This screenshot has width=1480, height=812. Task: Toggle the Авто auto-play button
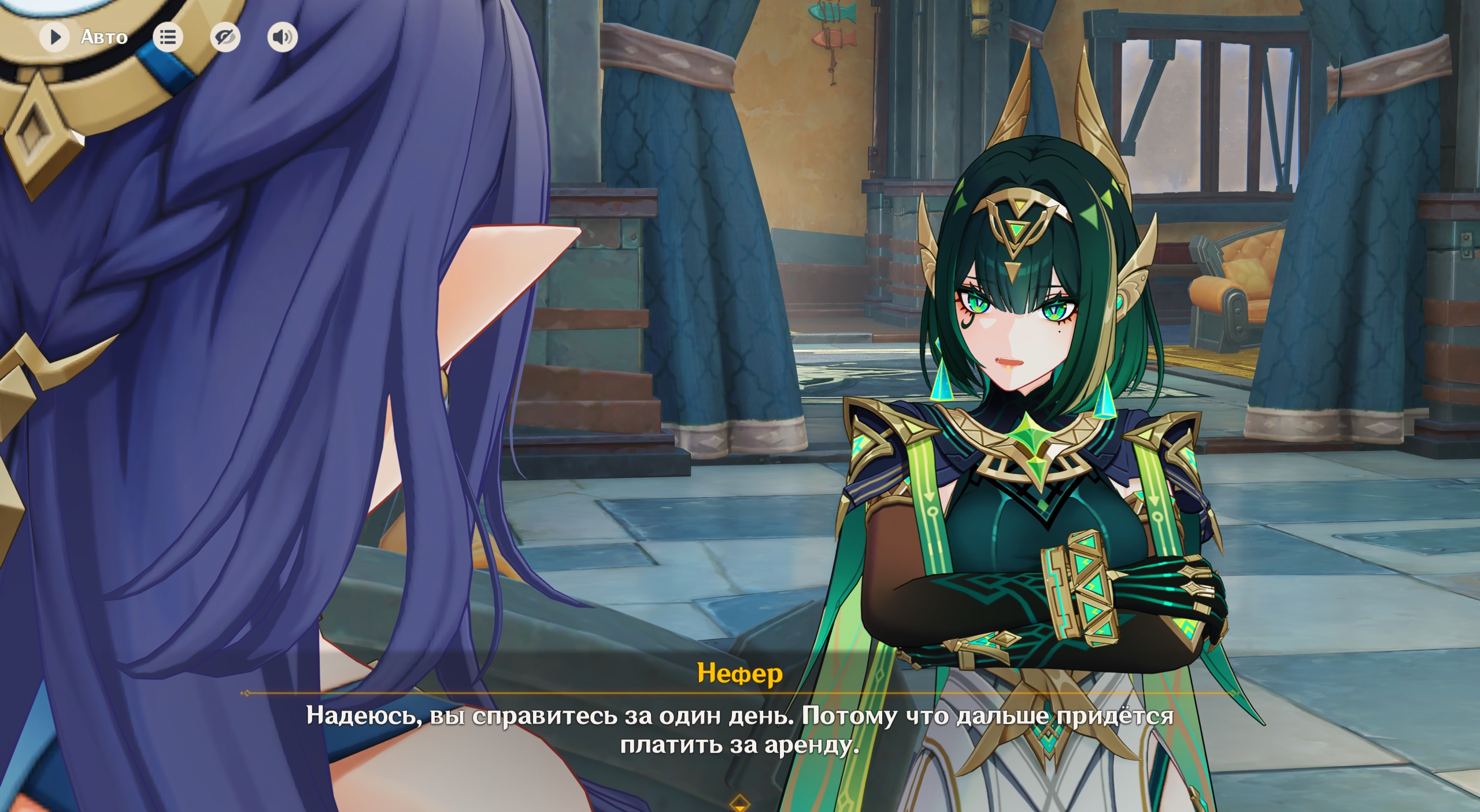click(x=55, y=38)
